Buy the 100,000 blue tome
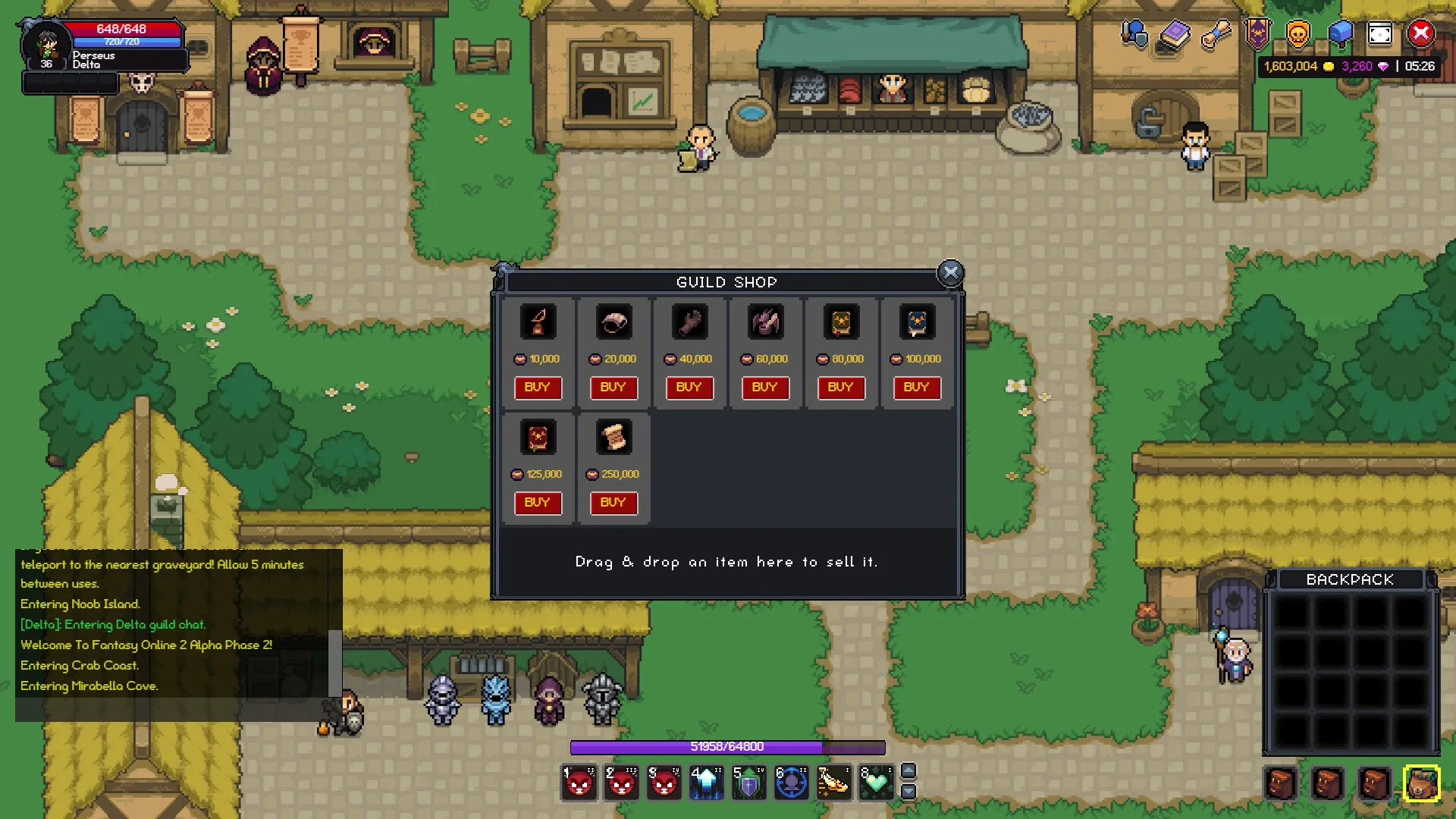Screen dimensions: 1456x819 click(916, 388)
